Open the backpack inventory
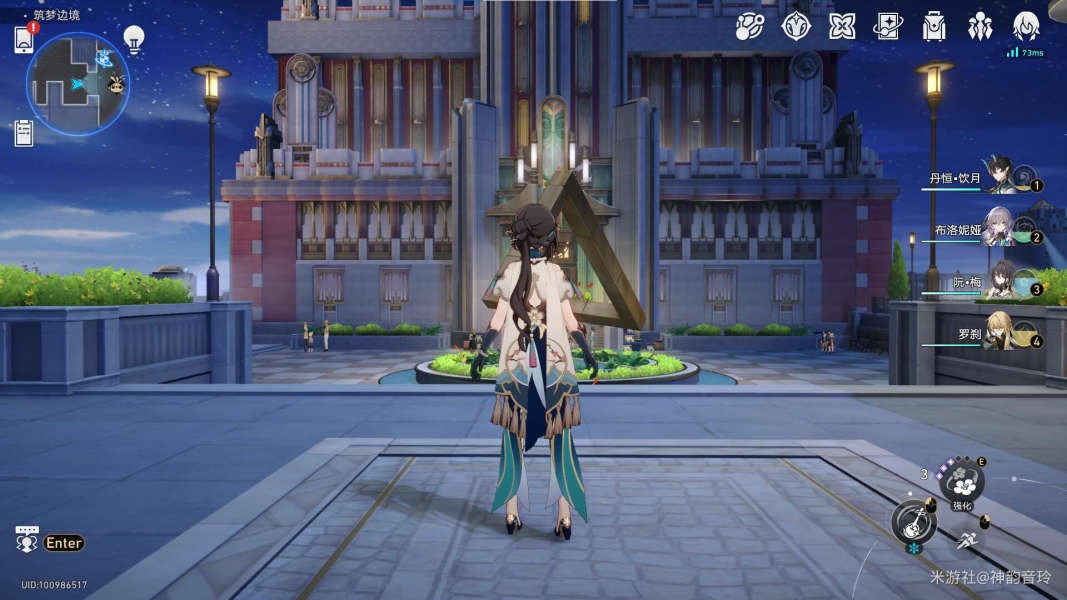1067x600 pixels. point(934,26)
